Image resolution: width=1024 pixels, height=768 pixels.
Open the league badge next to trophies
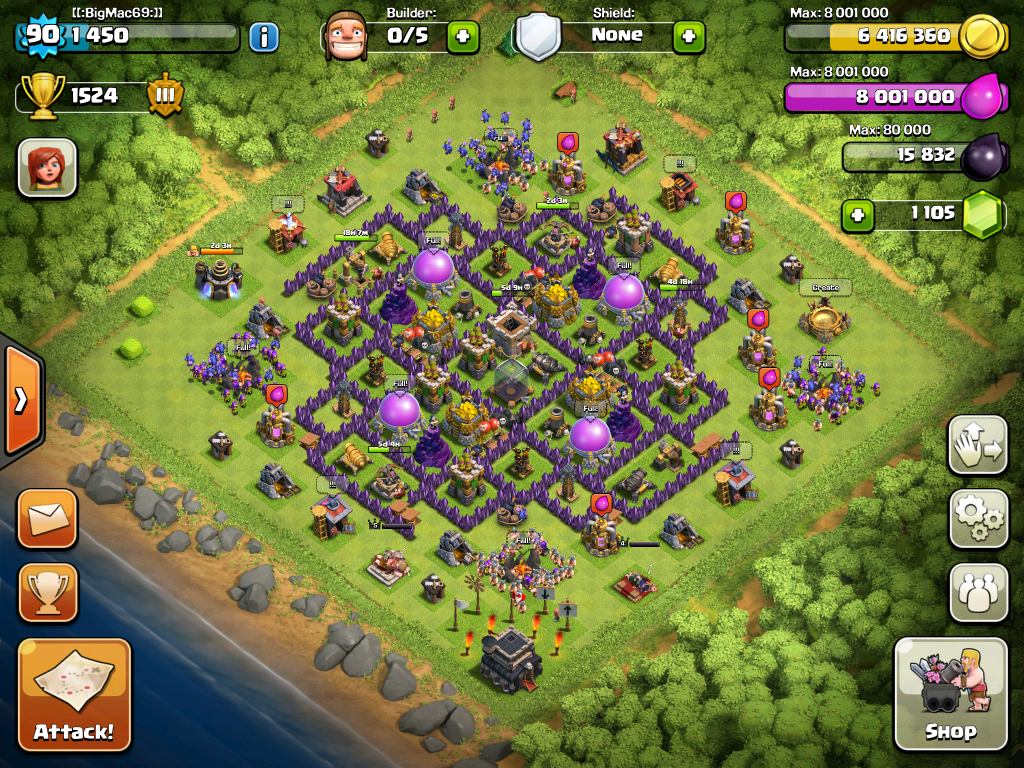[164, 96]
